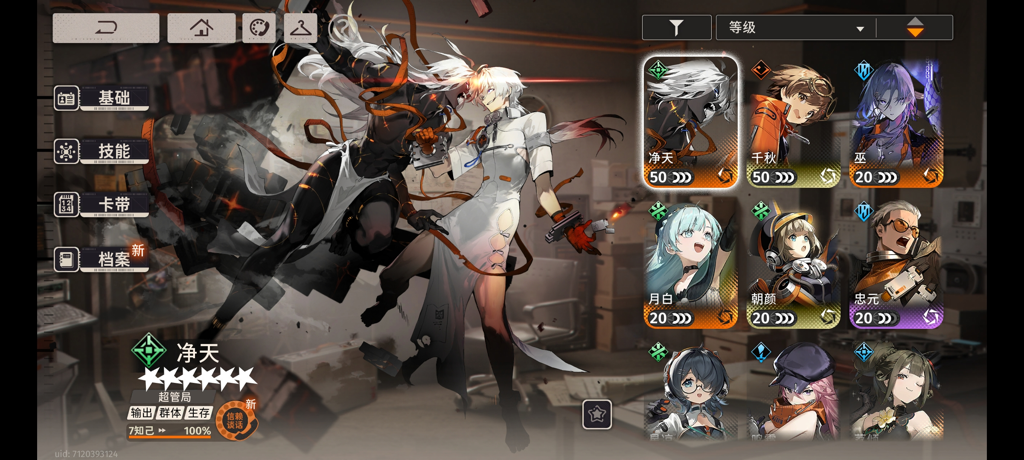The image size is (1024, 460).
Task: Pick the 忠元 character card
Action: [896, 264]
